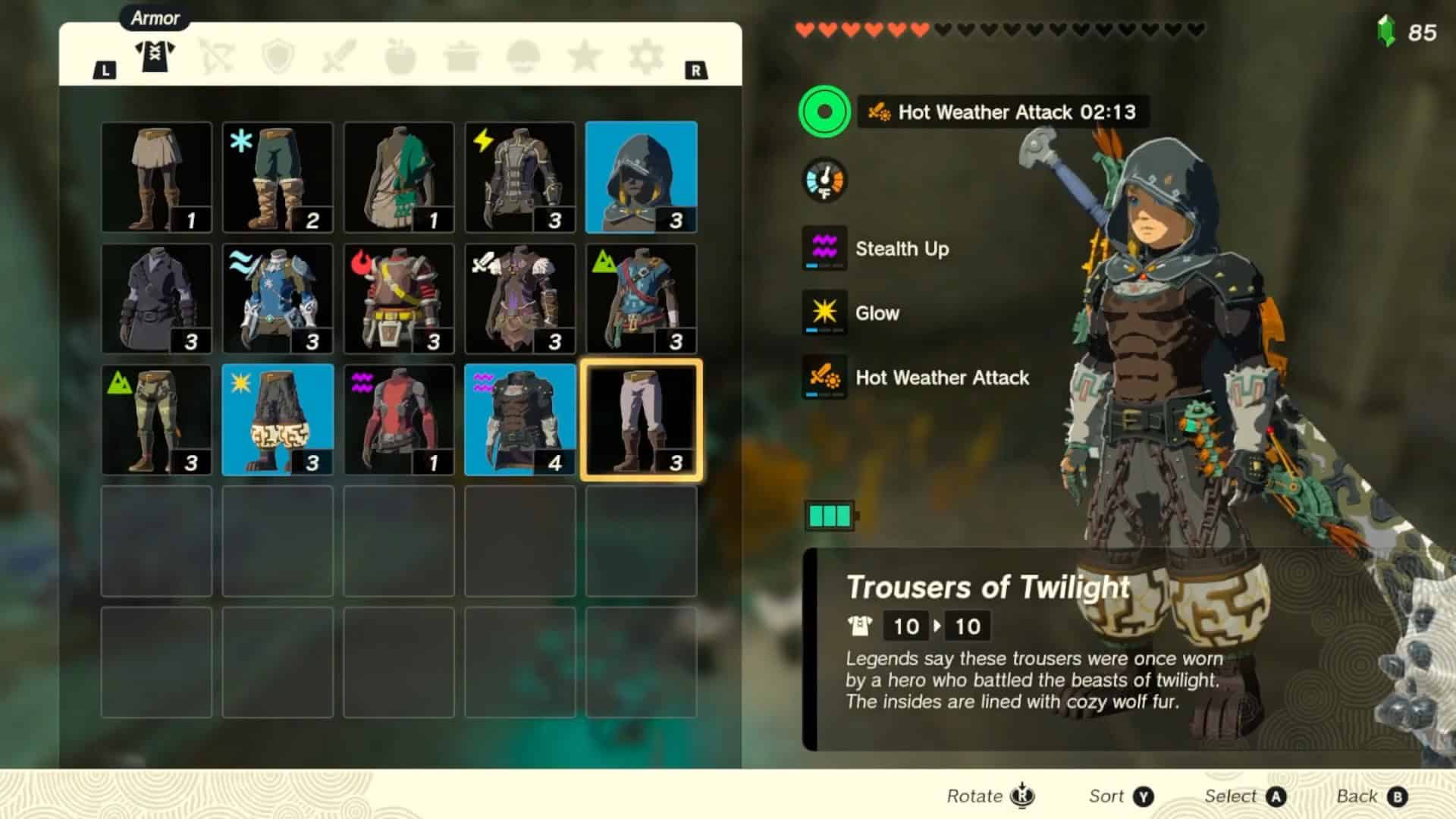This screenshot has height=819, width=1456.
Task: Select the Armor tab shirt icon
Action: point(155,56)
